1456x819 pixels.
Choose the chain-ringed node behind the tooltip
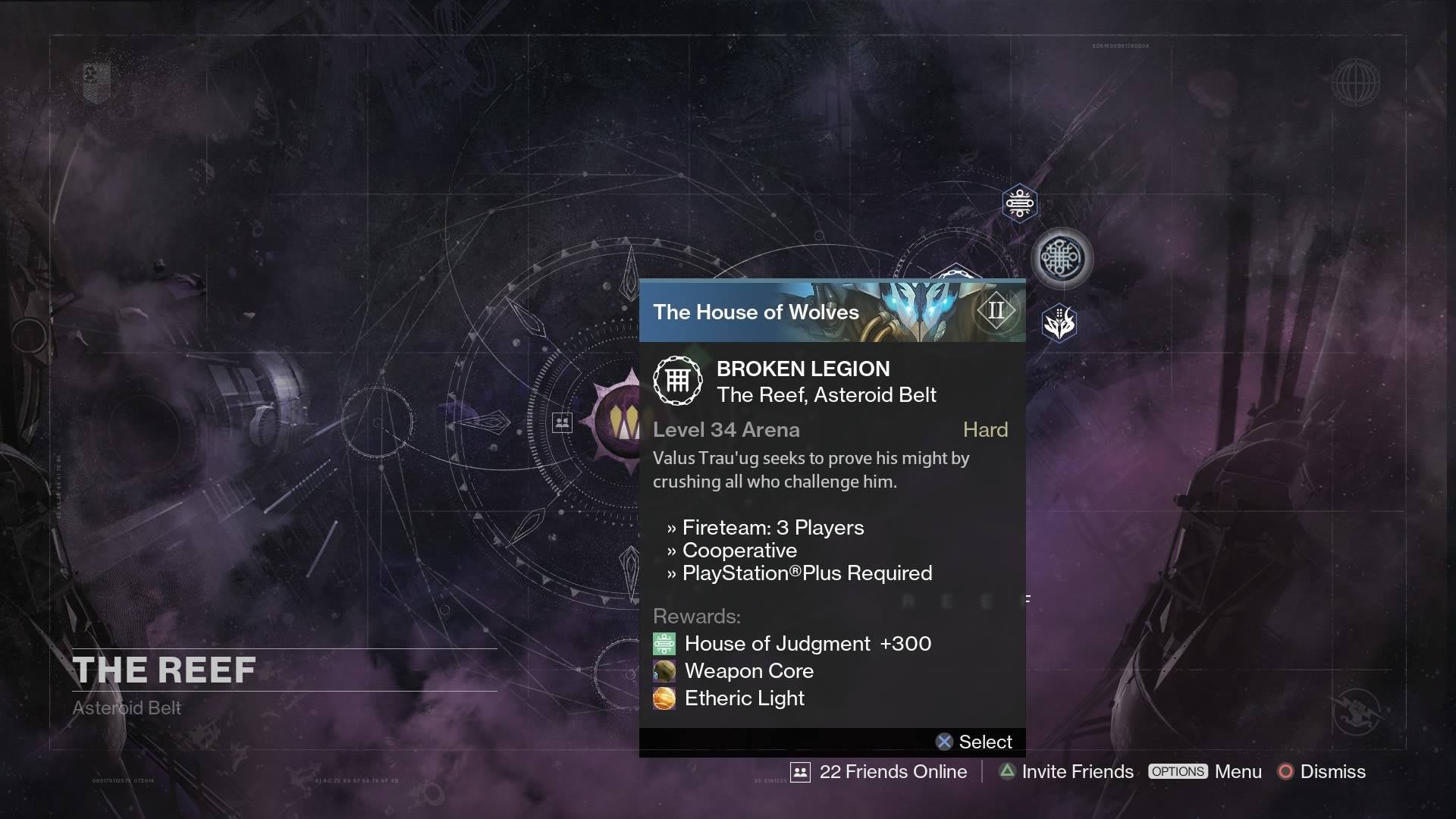click(955, 271)
